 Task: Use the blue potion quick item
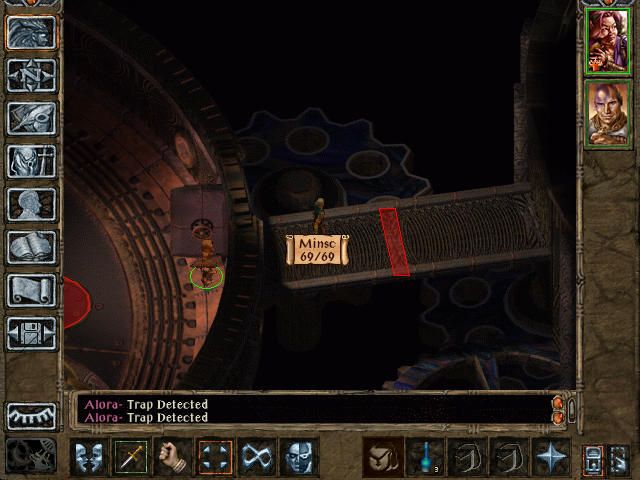(425, 457)
